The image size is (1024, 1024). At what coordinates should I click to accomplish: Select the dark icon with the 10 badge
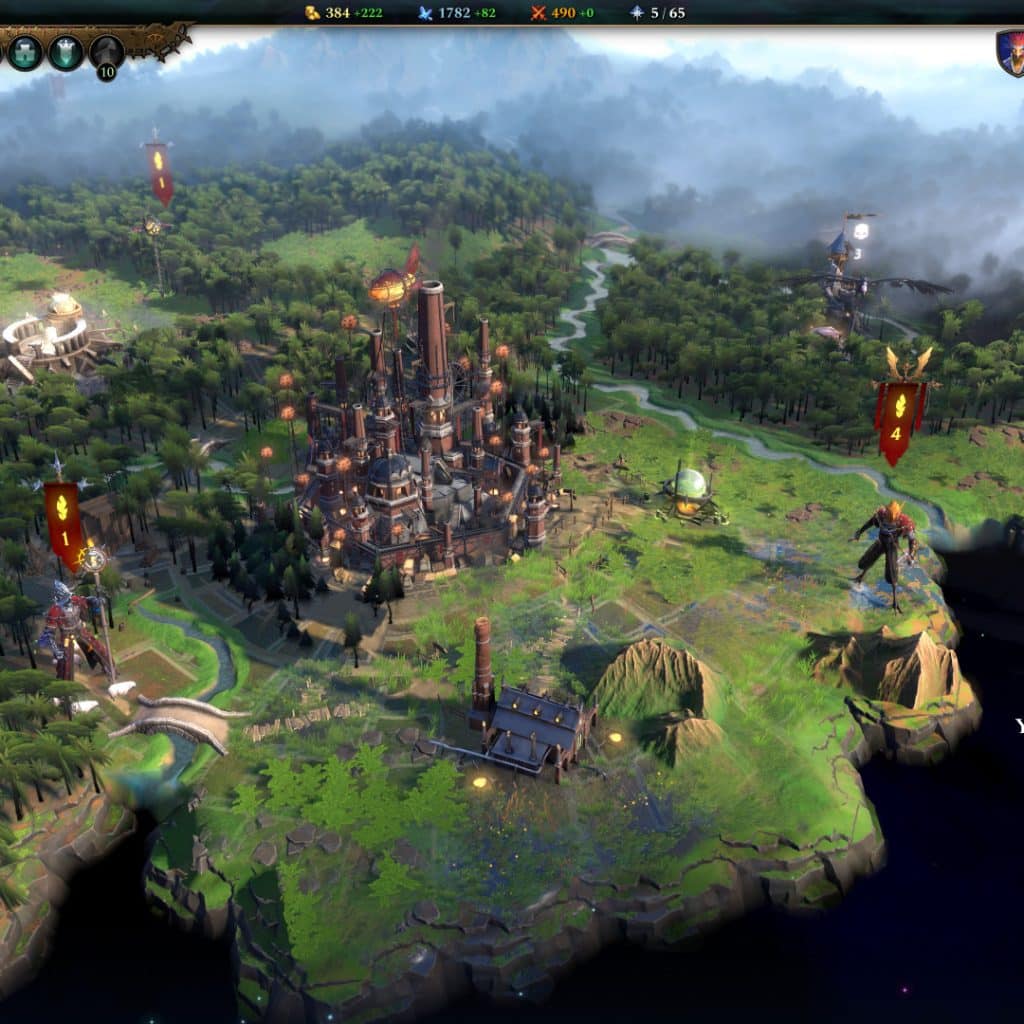(x=106, y=52)
